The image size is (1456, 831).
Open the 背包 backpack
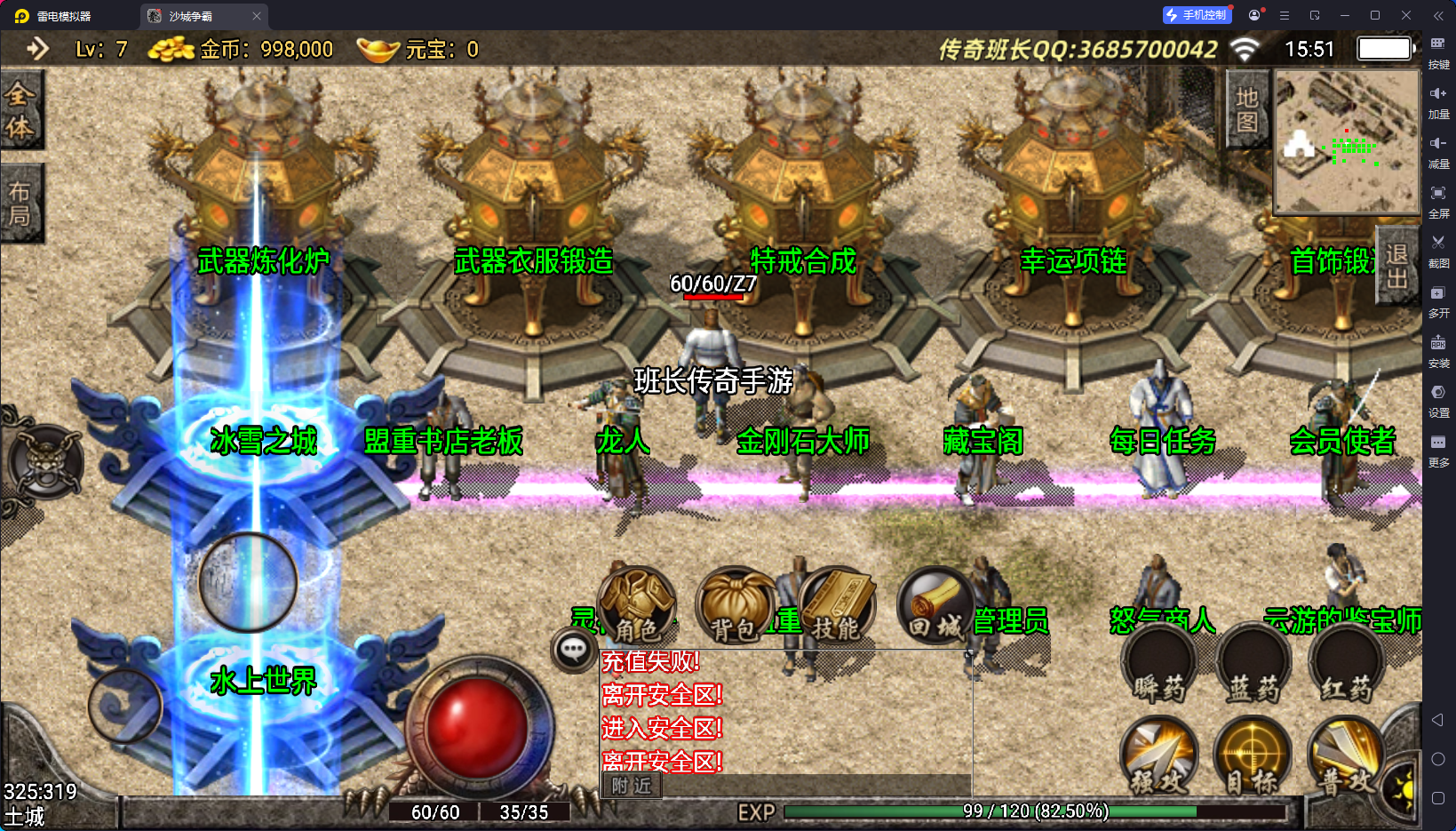734,606
